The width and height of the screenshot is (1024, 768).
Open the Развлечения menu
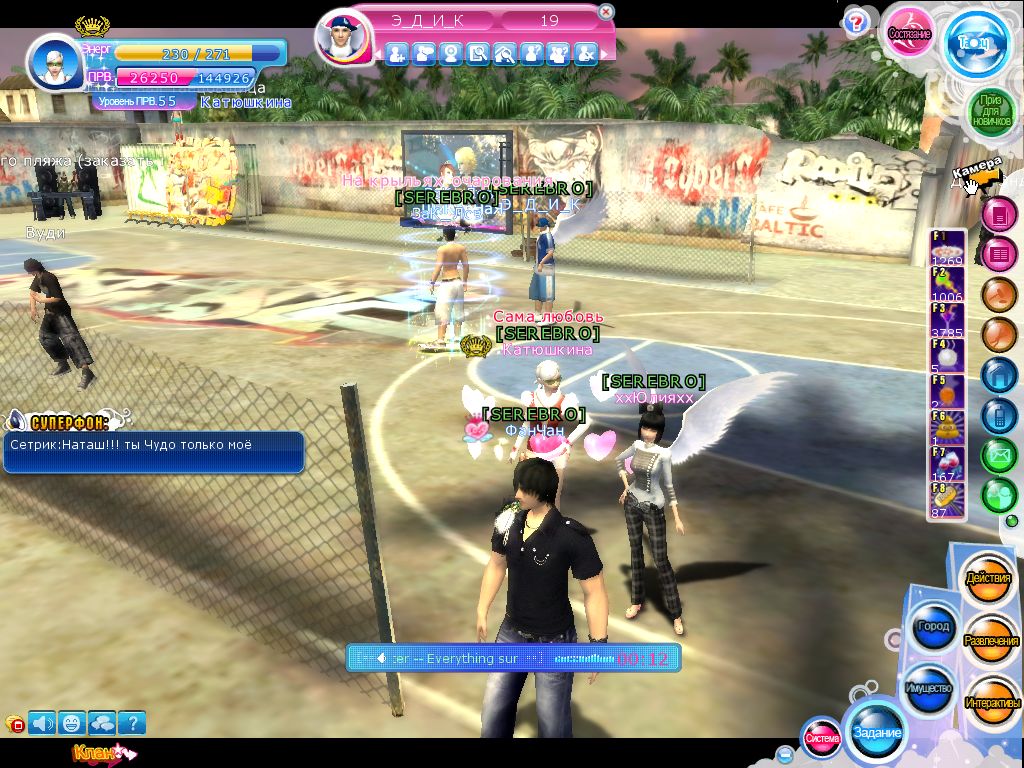pos(991,641)
